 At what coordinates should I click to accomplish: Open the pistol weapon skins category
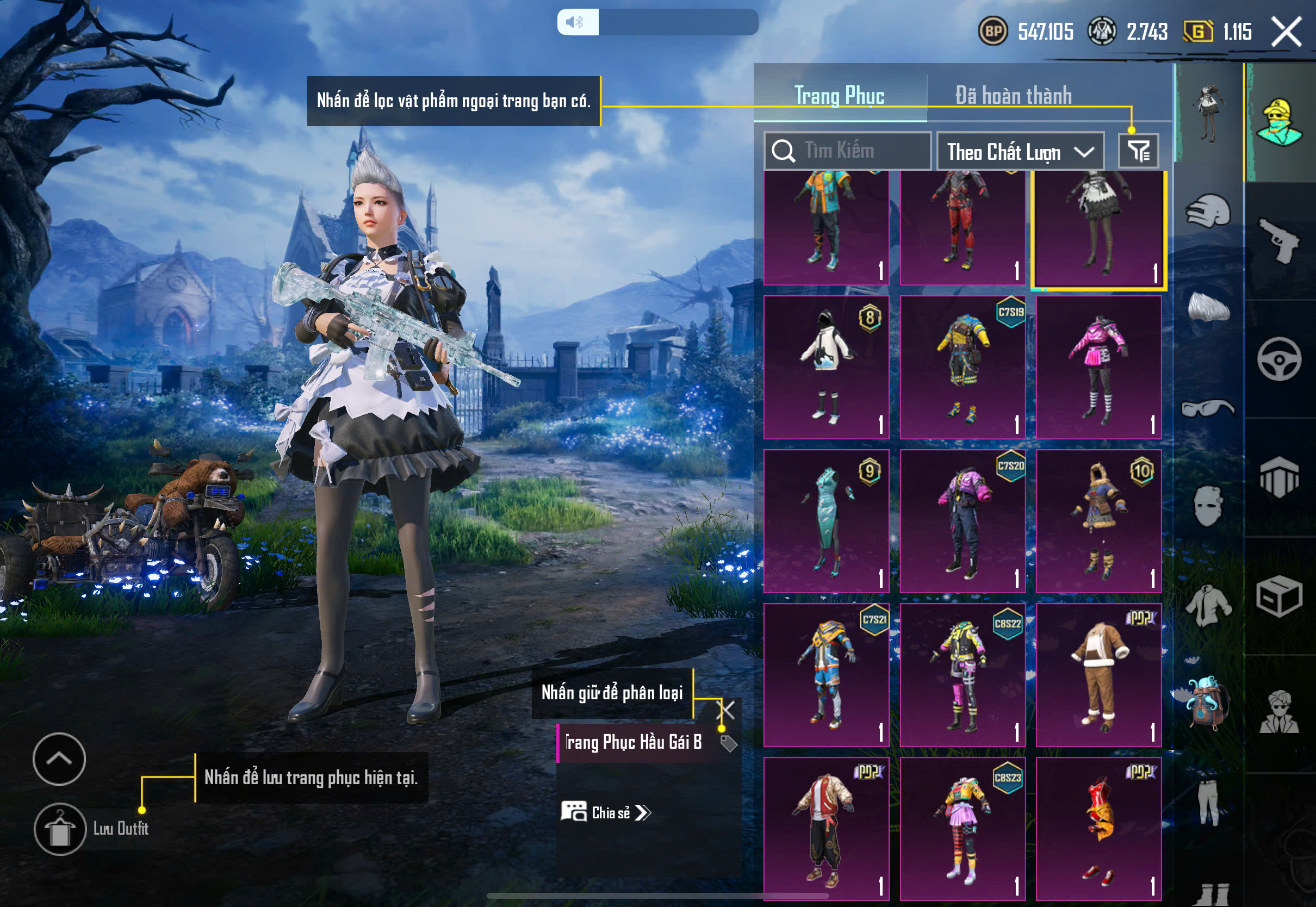coord(1279,240)
